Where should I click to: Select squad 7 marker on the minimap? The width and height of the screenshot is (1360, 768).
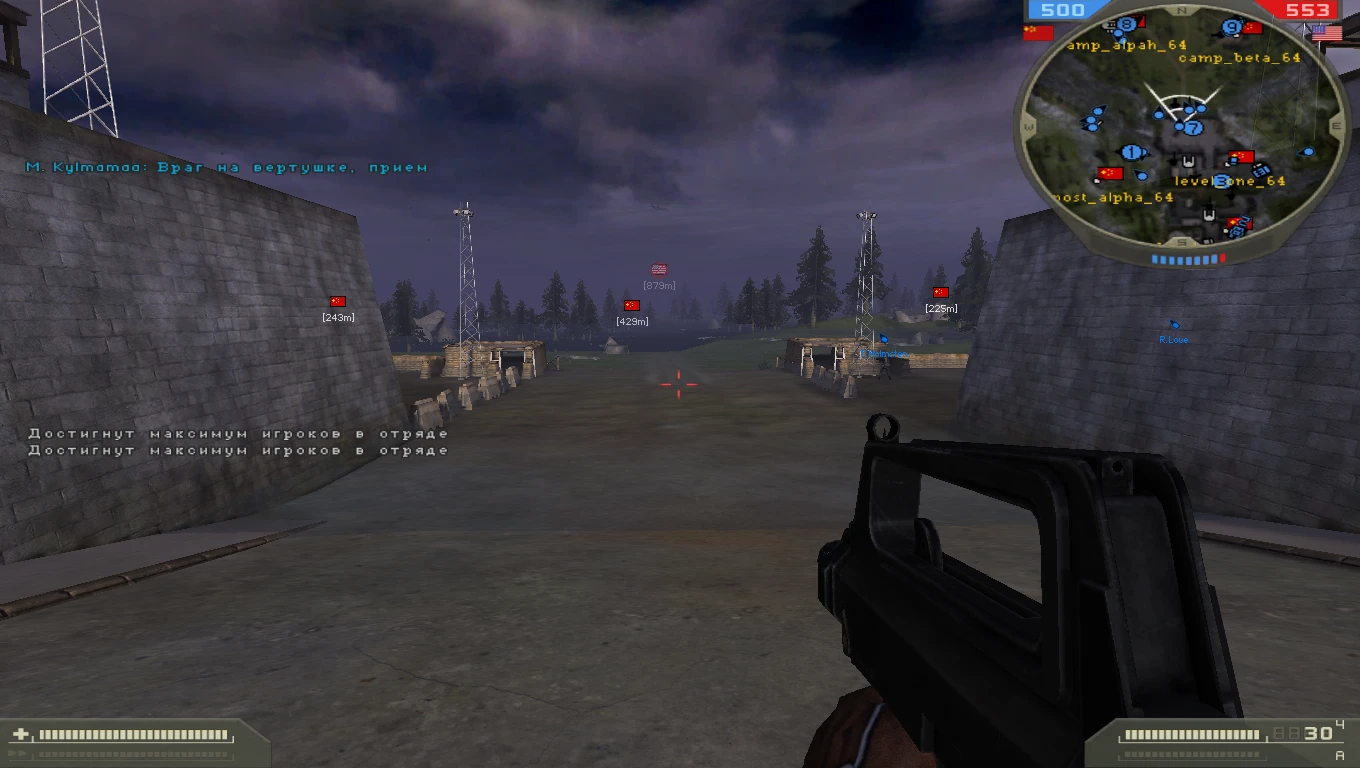coord(1194,128)
